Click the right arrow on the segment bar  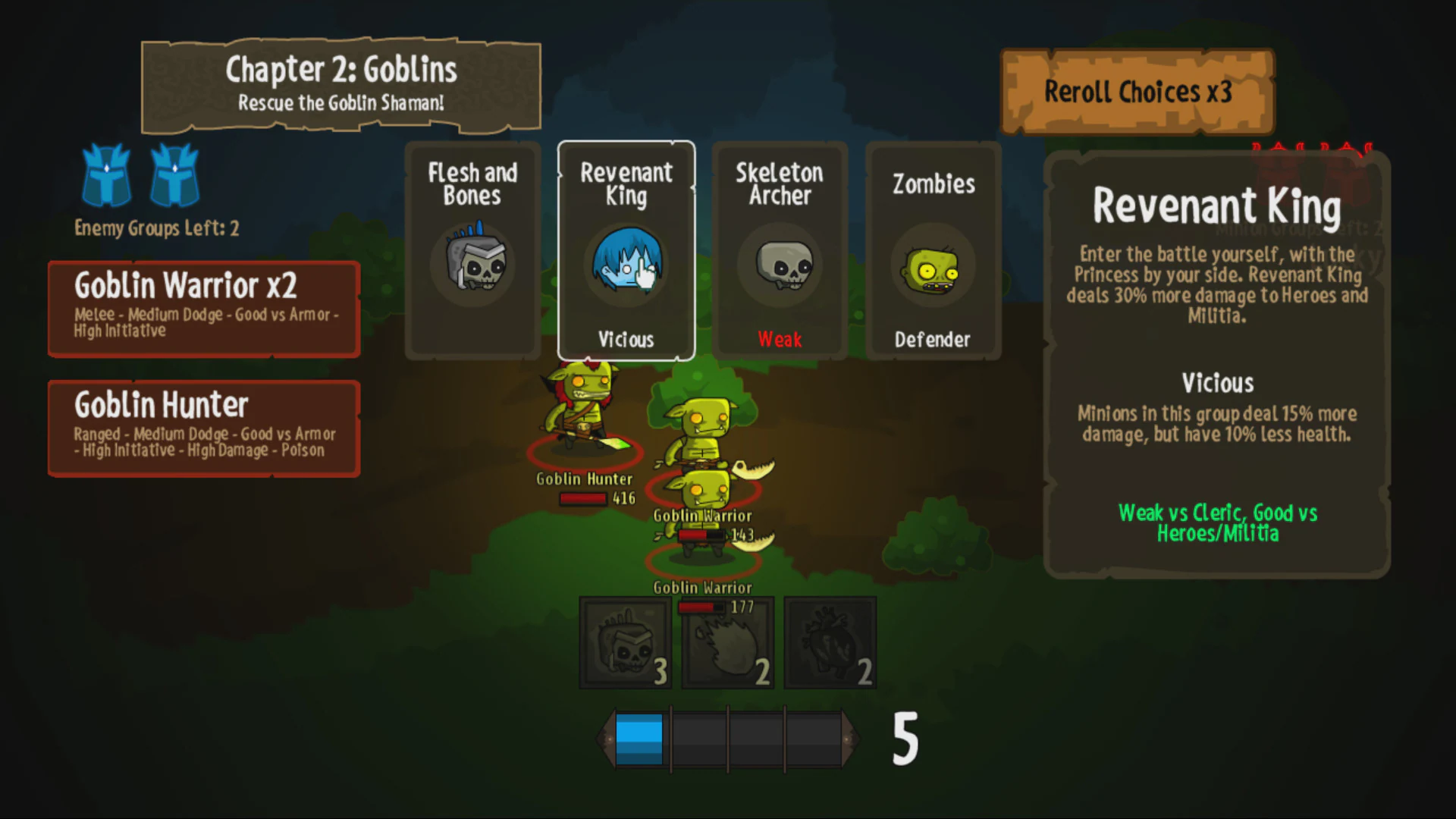tap(849, 738)
